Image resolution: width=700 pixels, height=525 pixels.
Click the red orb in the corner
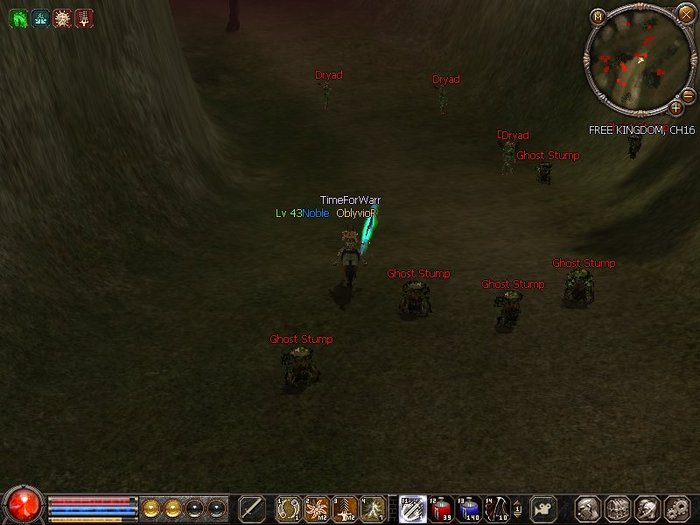click(22, 504)
